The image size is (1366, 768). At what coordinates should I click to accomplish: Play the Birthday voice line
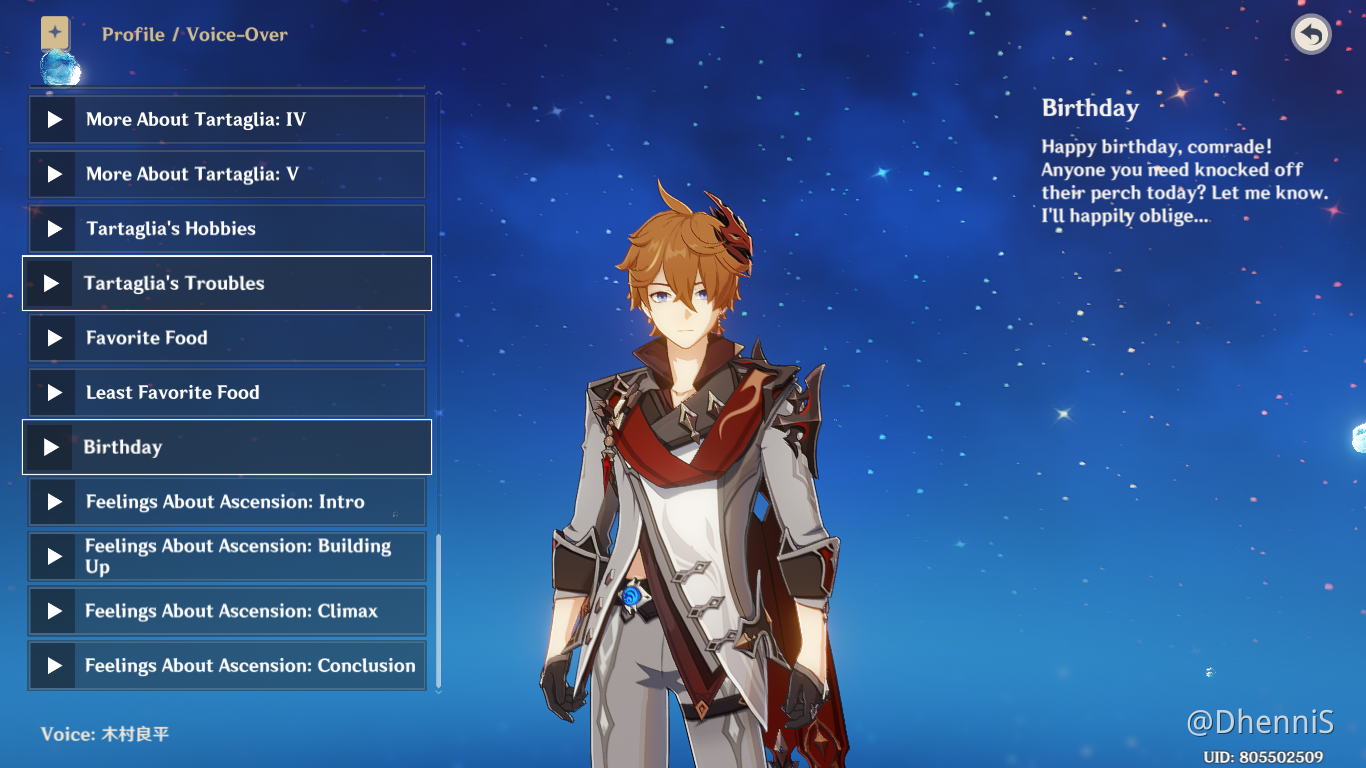coord(226,447)
